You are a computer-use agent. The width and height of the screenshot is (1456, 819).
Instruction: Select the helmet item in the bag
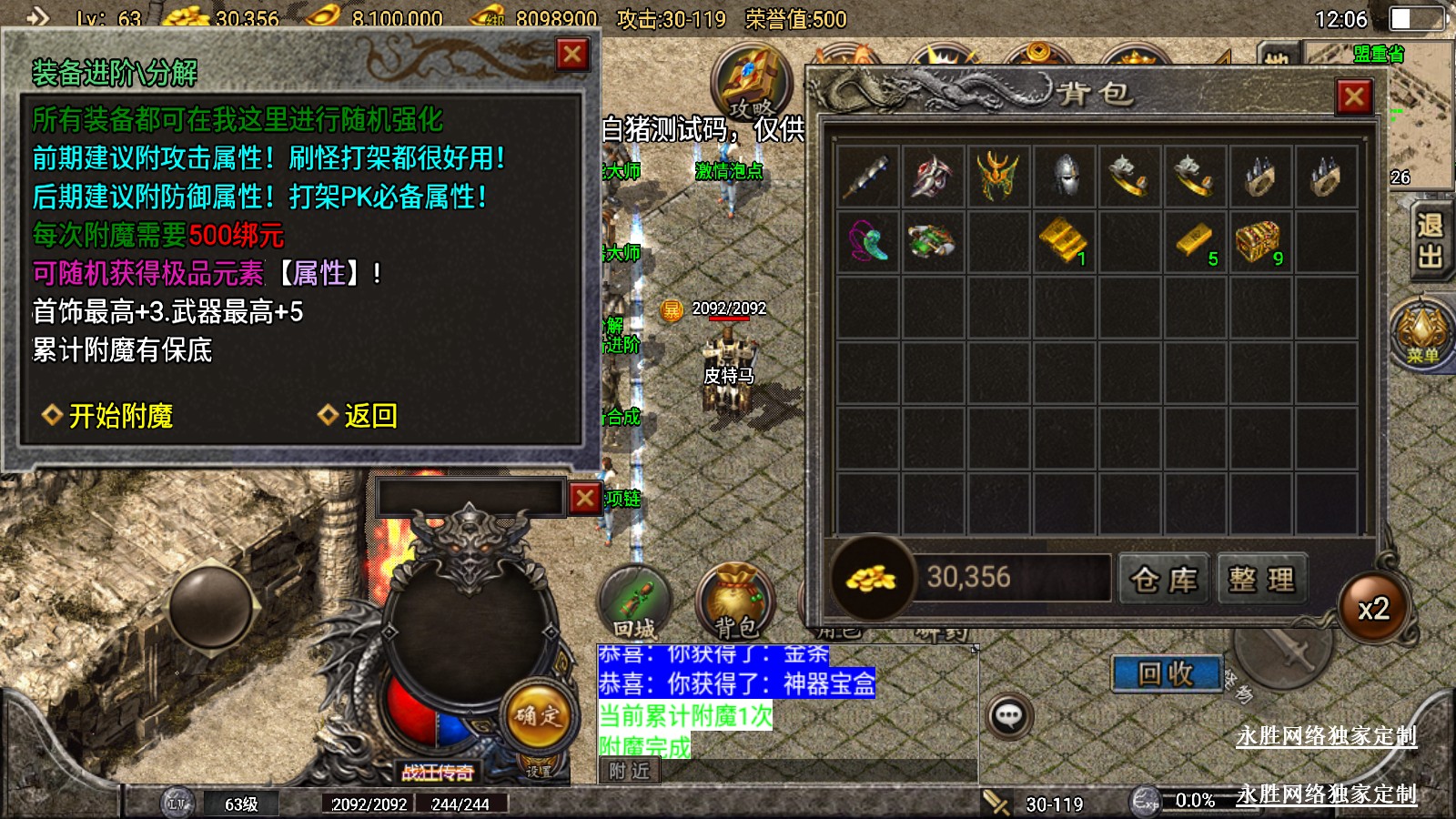pyautogui.click(x=1066, y=176)
